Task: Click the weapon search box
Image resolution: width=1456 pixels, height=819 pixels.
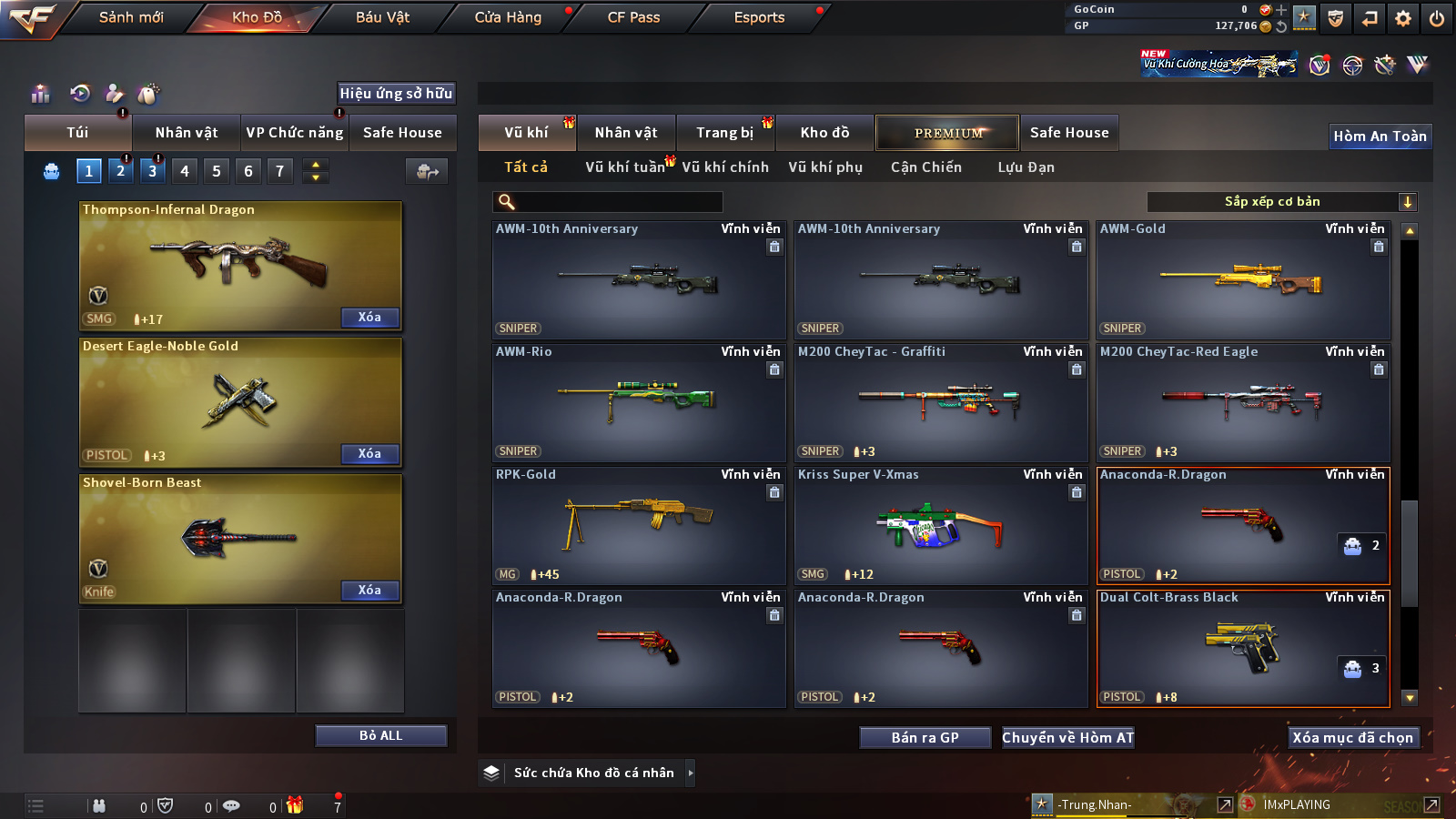Action: click(608, 202)
